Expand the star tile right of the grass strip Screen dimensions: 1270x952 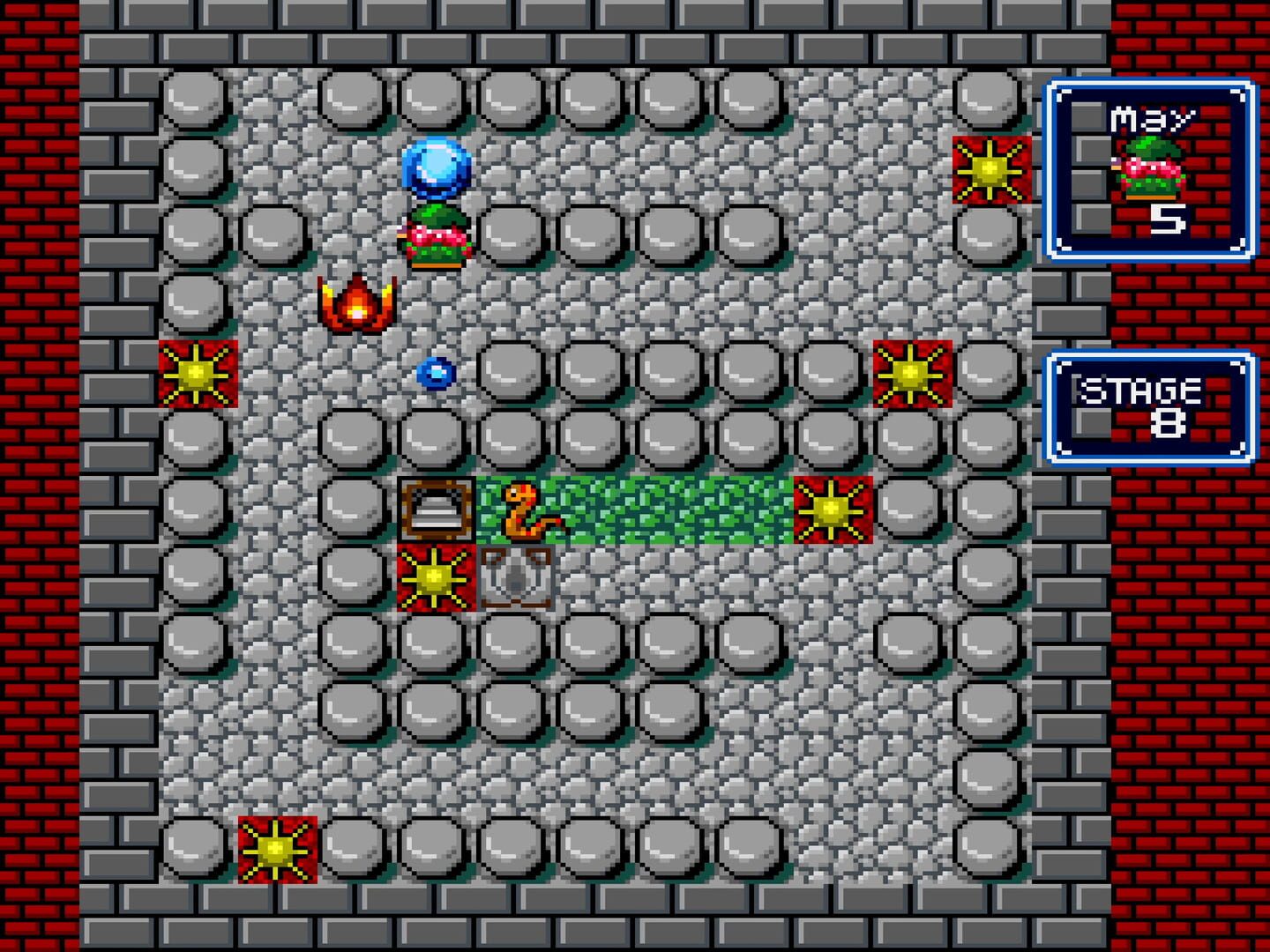(x=832, y=509)
